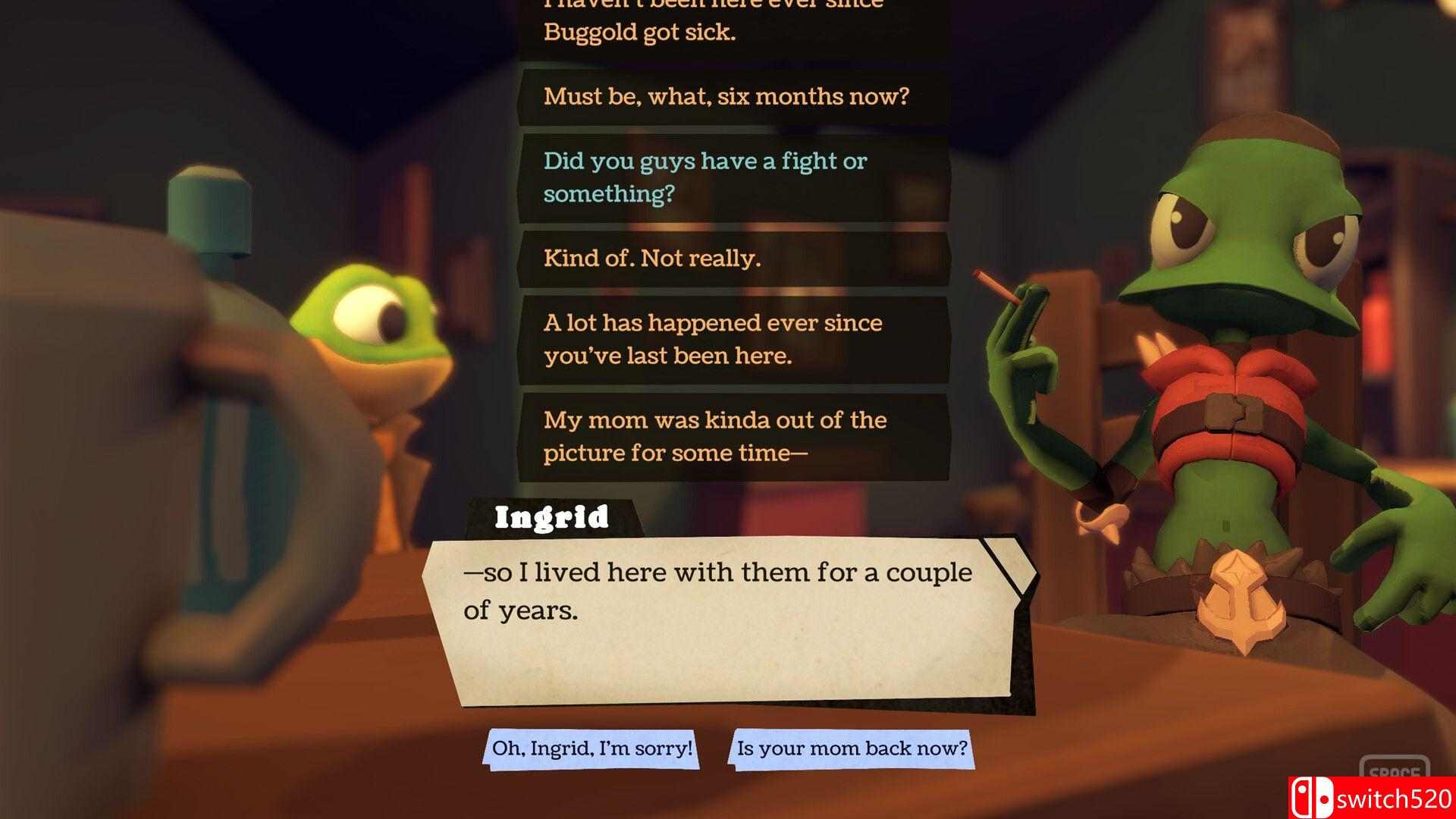Ask "Is your mom back now?"
The height and width of the screenshot is (819, 1456).
tap(852, 748)
